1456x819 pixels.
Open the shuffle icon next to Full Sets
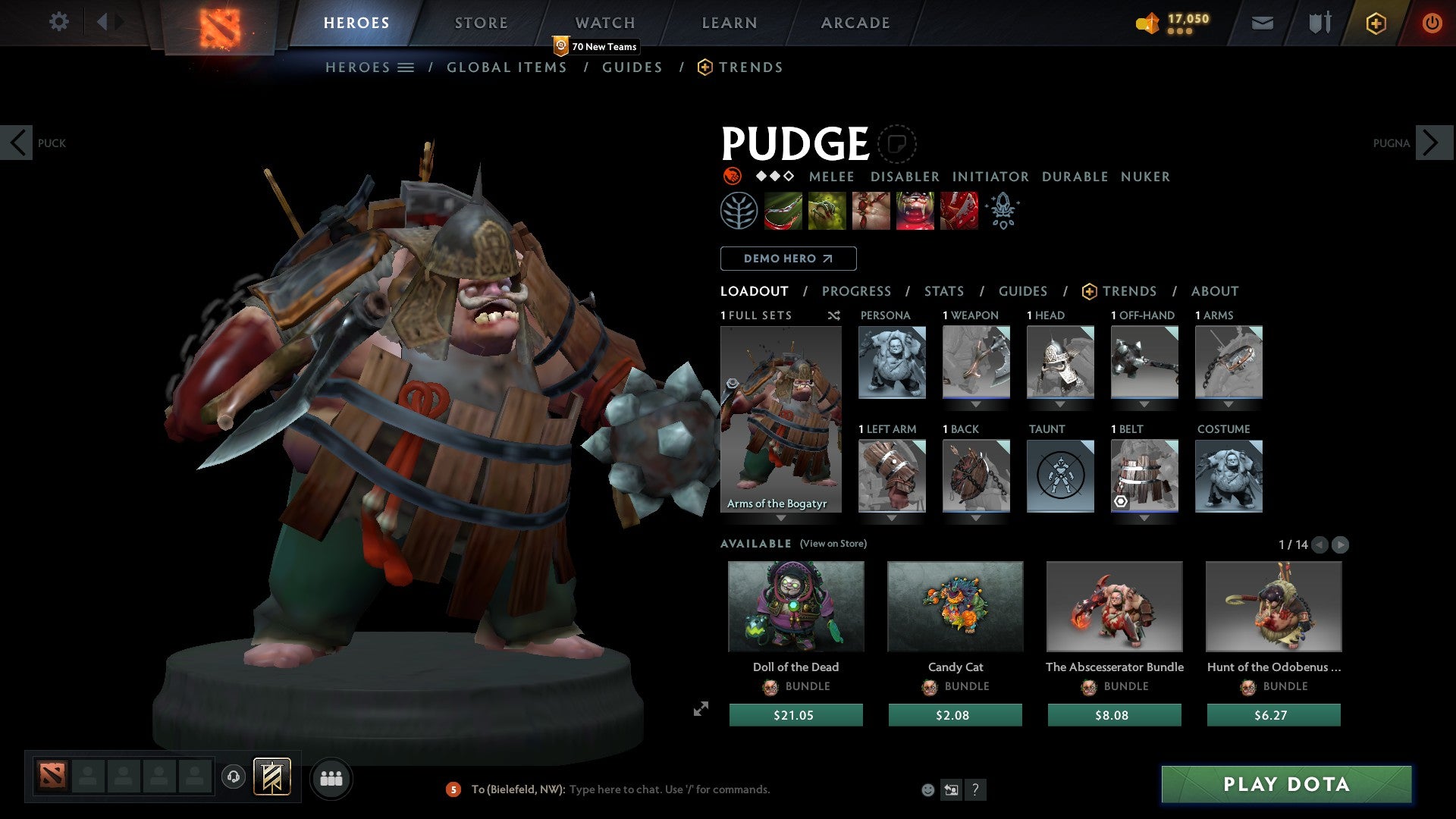click(833, 315)
